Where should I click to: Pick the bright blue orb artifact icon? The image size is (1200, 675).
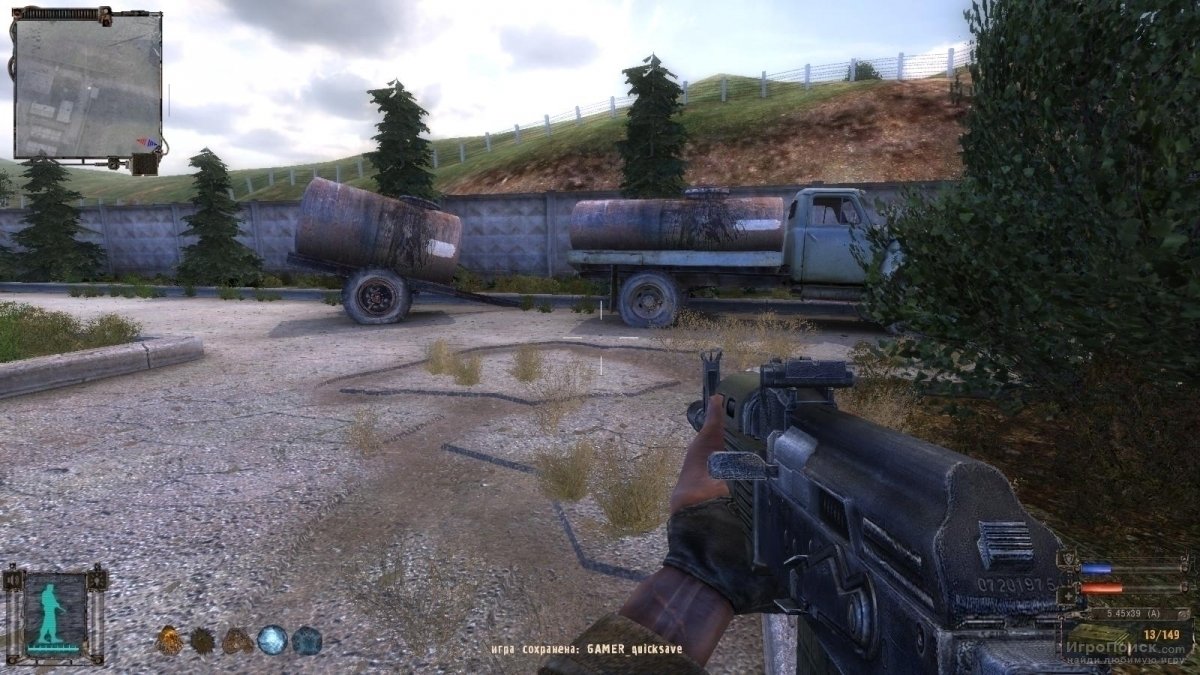[x=271, y=639]
